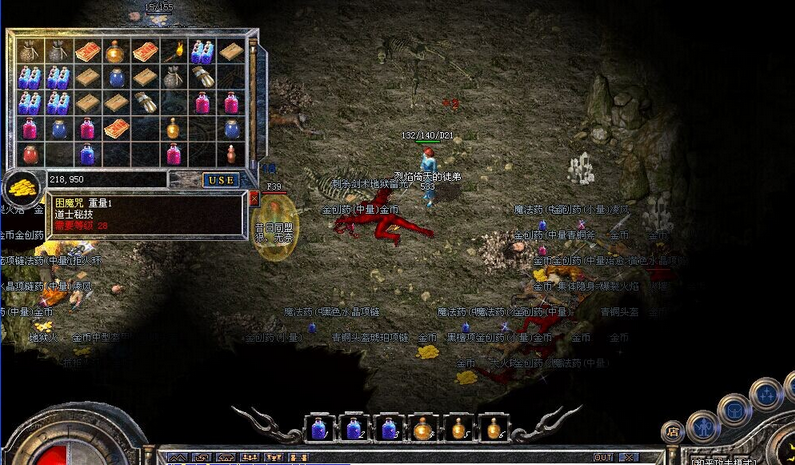Use the blue potion in belt slot 1
This screenshot has height=465, width=795.
[x=319, y=427]
